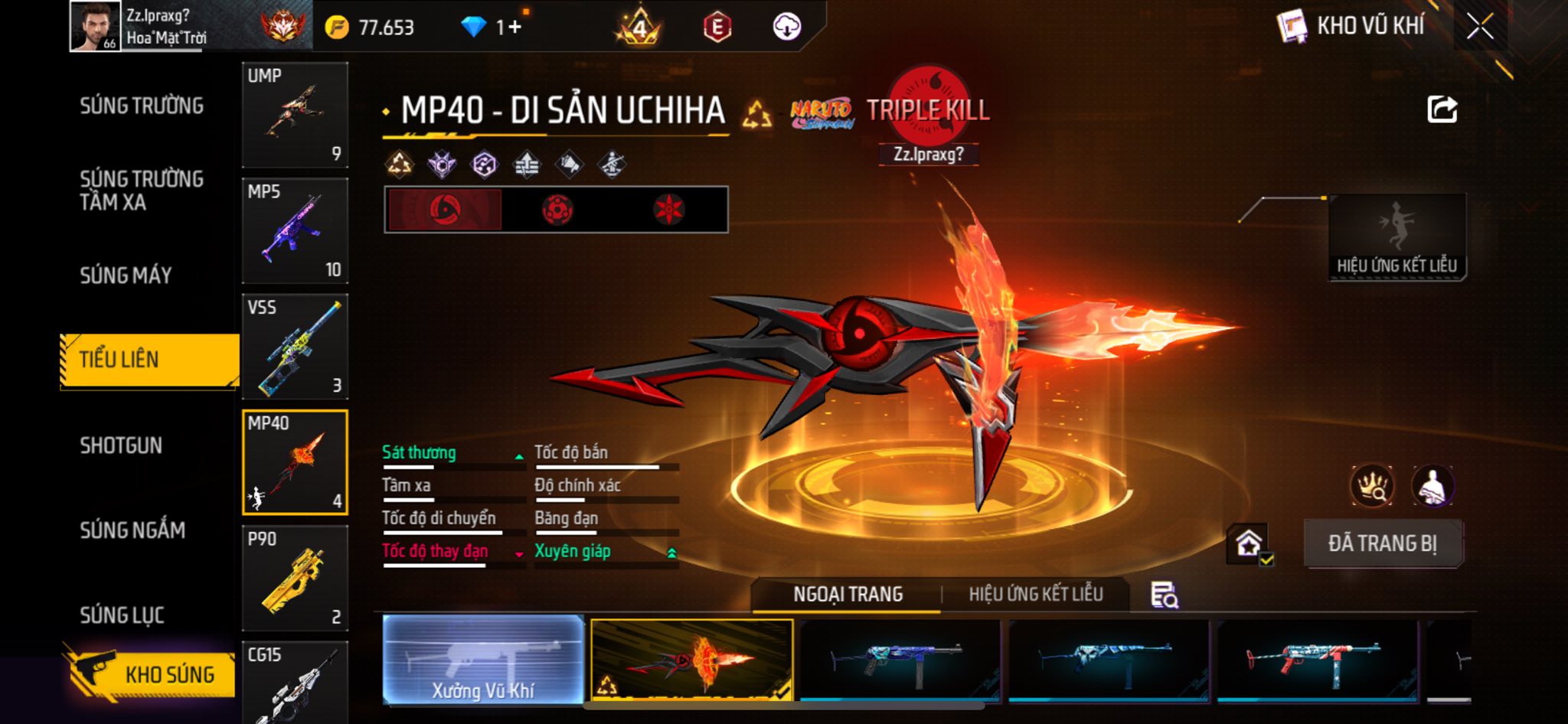Screen dimensions: 1568x724
Task: Select the UMP weapon tile
Action: point(295,115)
